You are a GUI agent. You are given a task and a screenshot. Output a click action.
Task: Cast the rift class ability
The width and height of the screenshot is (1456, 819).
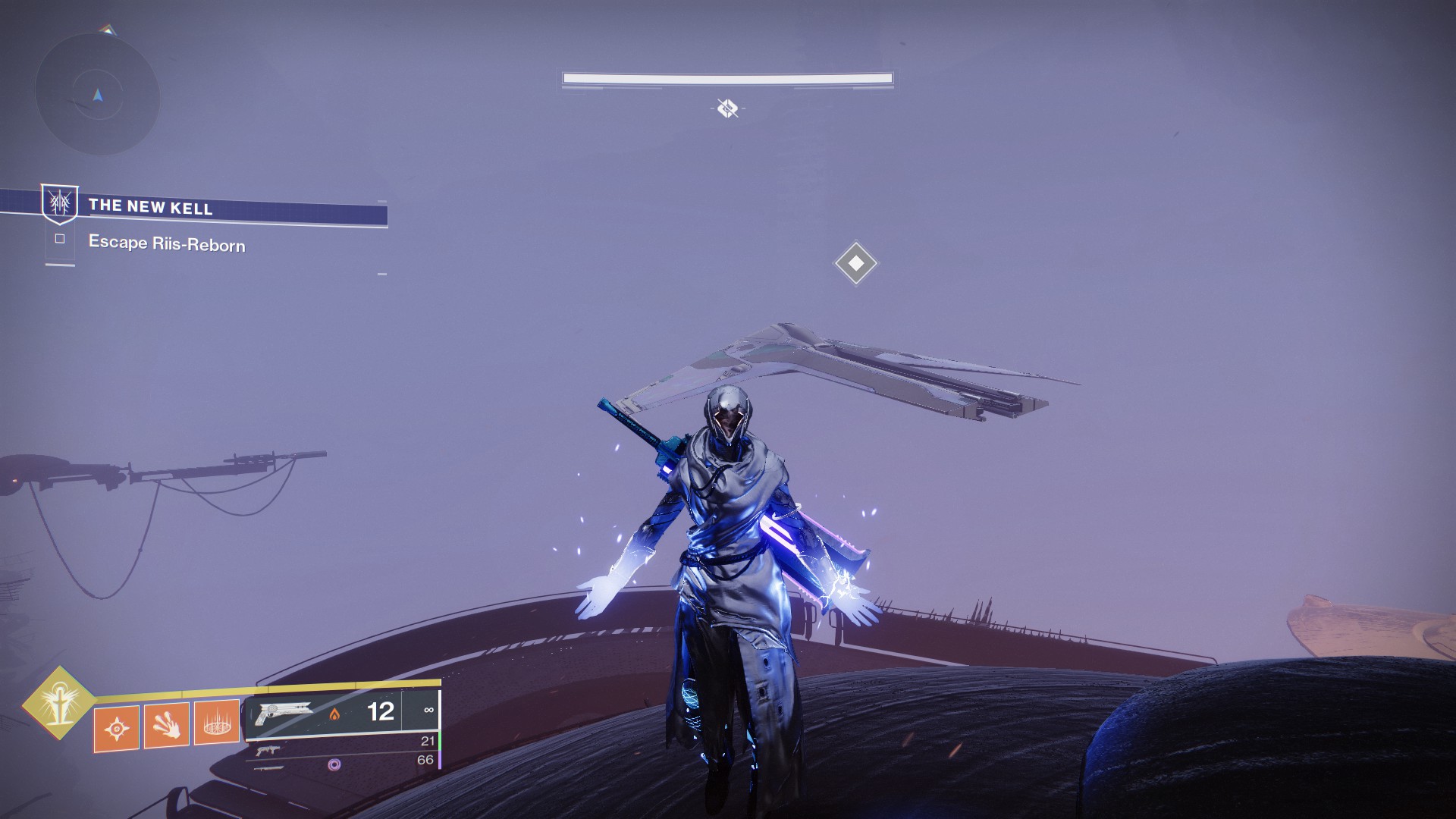(x=217, y=723)
